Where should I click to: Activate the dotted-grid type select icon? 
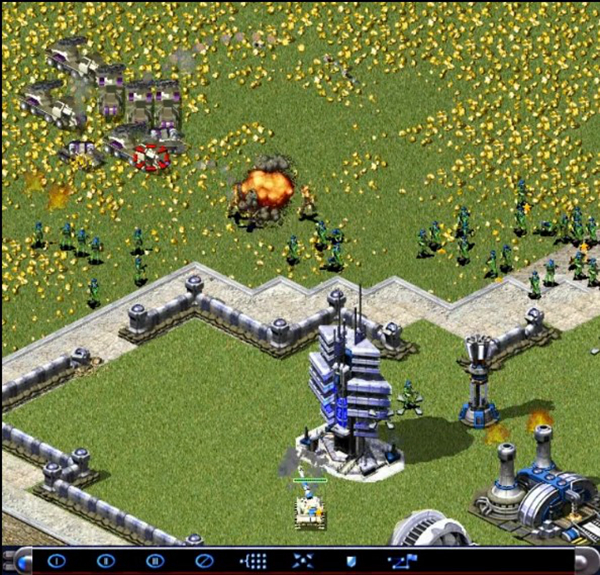254,561
